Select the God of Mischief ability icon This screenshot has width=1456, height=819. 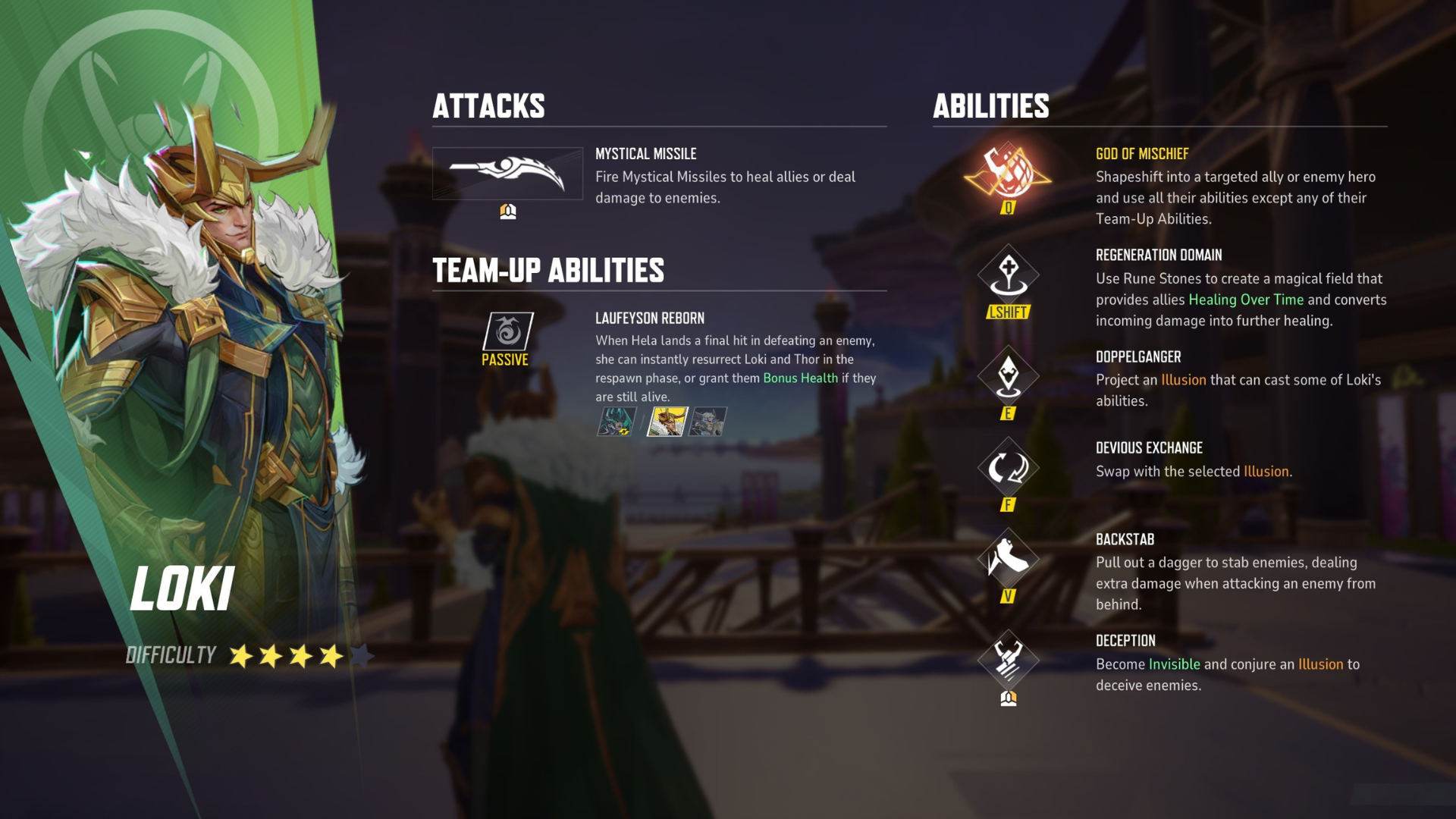pyautogui.click(x=1009, y=171)
